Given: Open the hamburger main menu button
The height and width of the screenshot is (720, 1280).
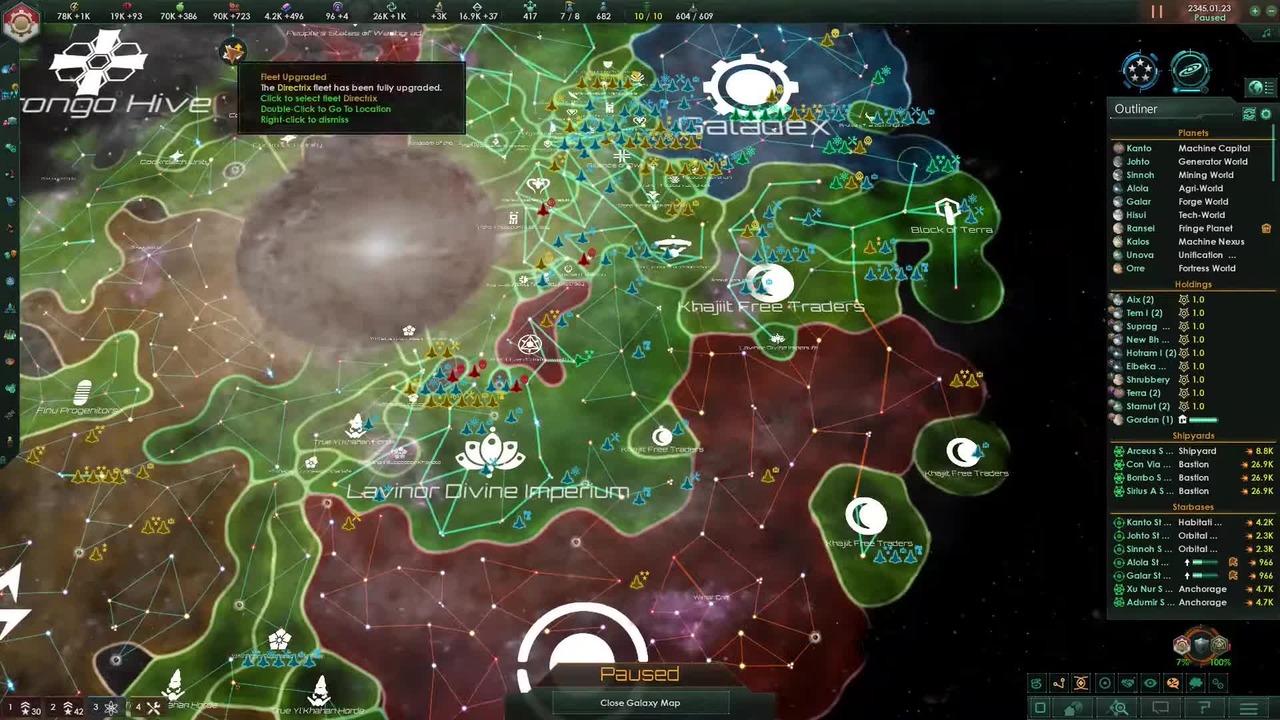Looking at the screenshot, I should pos(1248,708).
